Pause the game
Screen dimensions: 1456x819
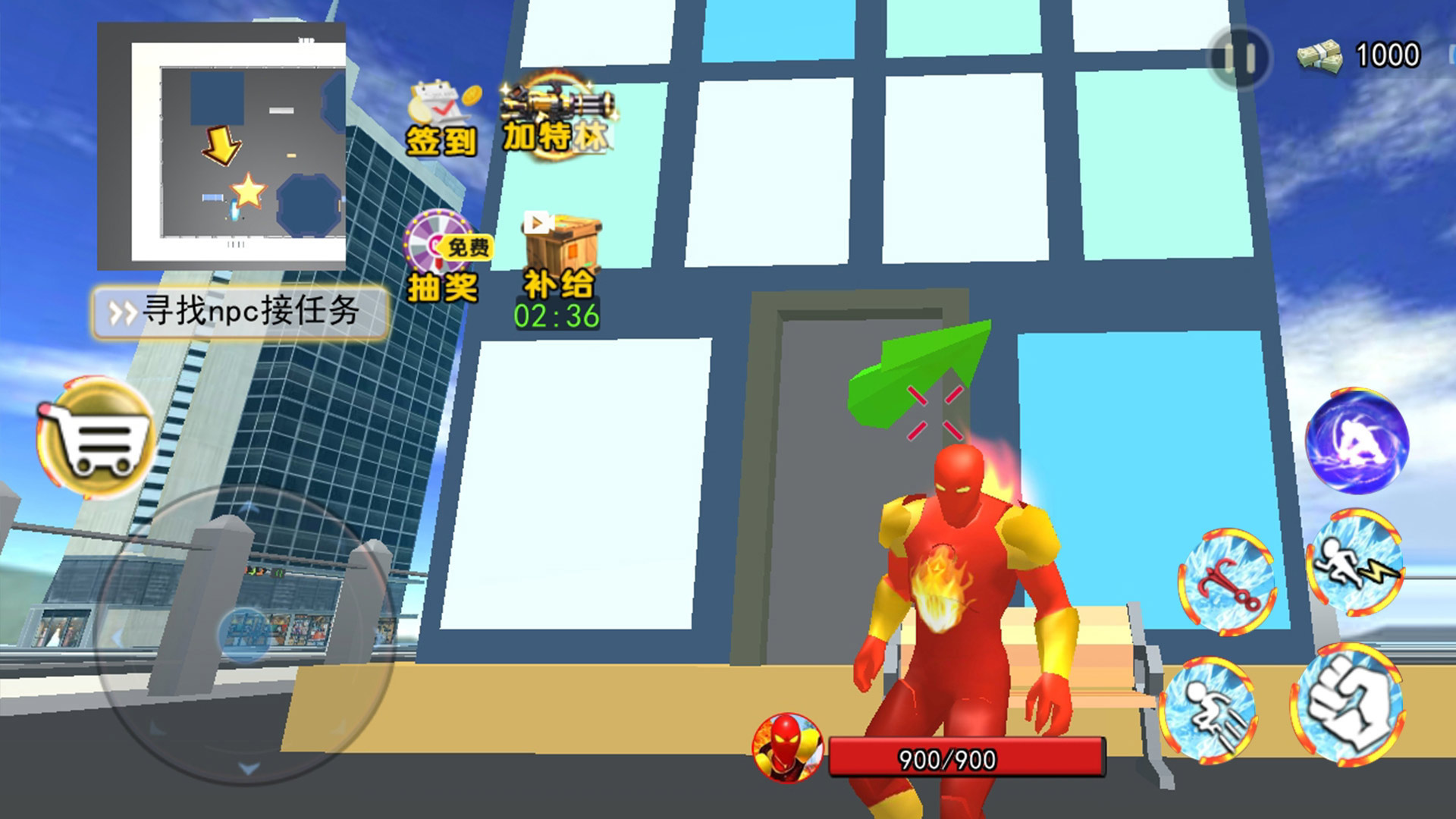[x=1239, y=58]
